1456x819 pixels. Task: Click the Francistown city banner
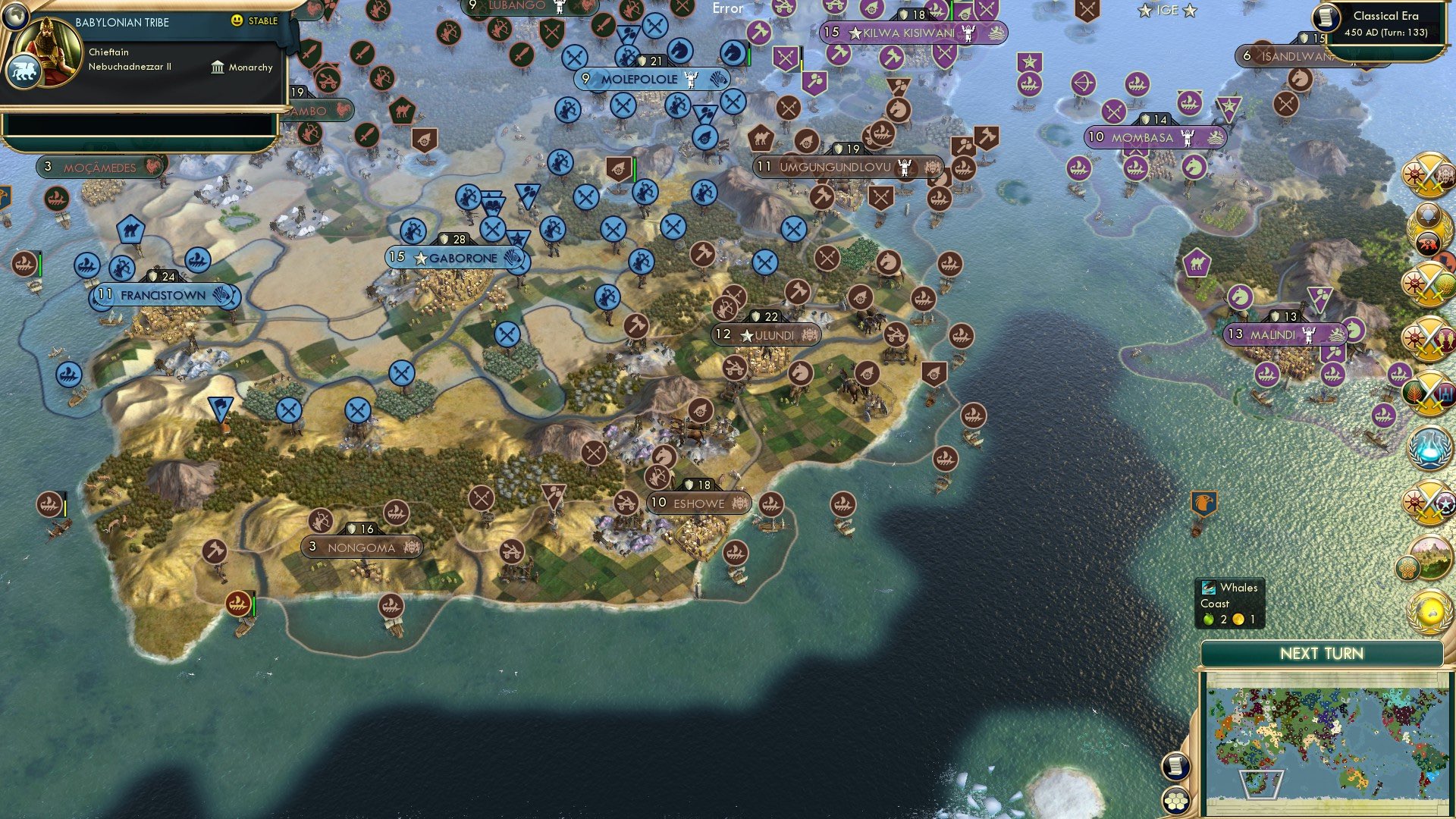tap(163, 295)
